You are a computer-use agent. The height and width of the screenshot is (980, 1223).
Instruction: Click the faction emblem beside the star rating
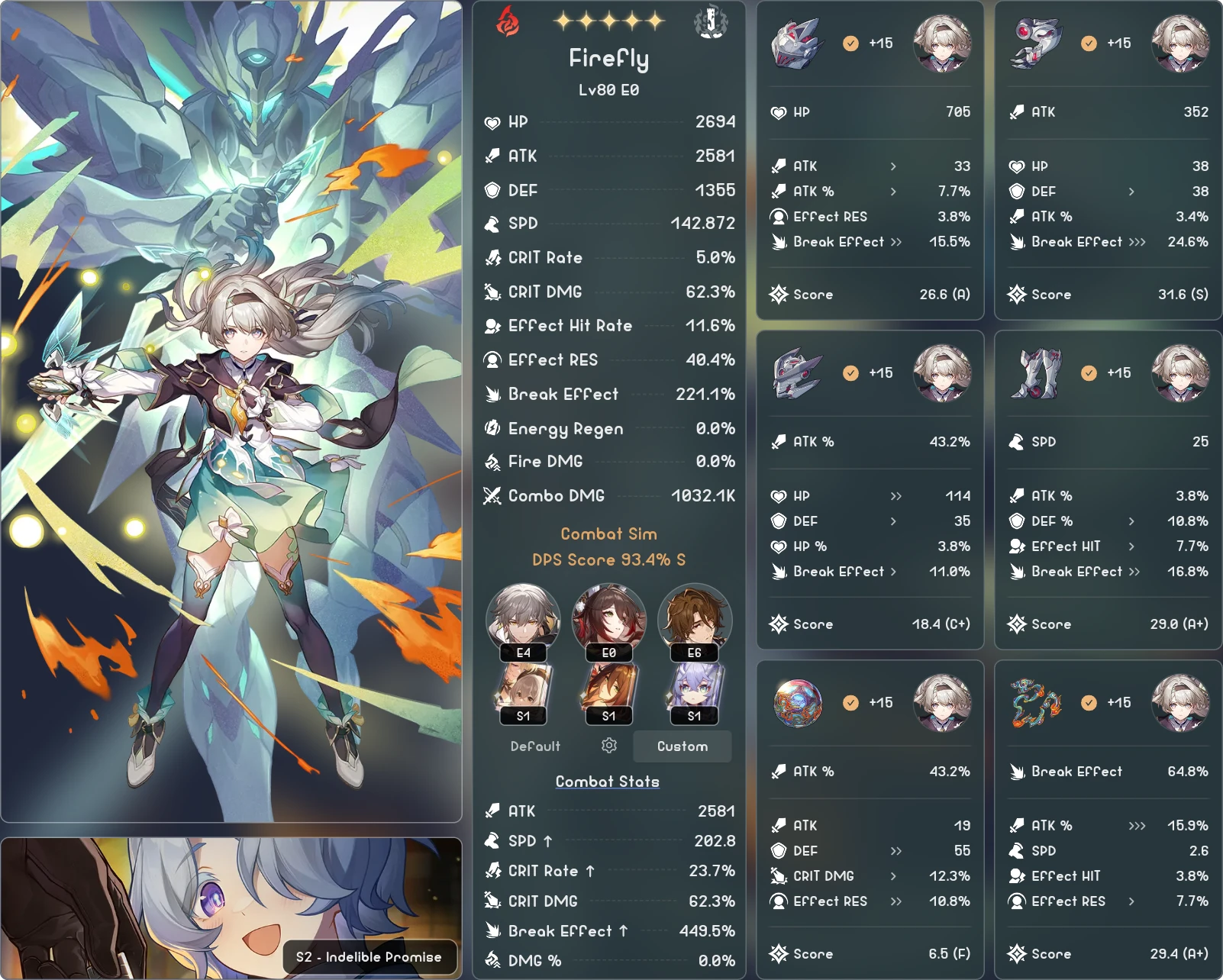(x=712, y=22)
